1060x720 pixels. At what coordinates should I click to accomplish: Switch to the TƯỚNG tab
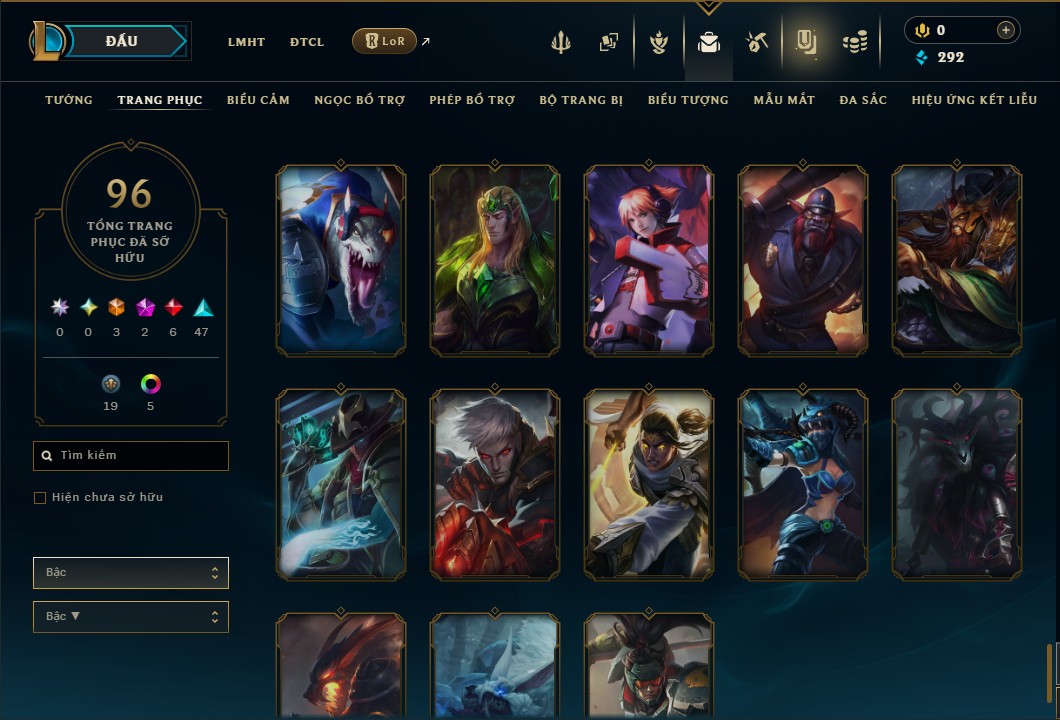[69, 100]
